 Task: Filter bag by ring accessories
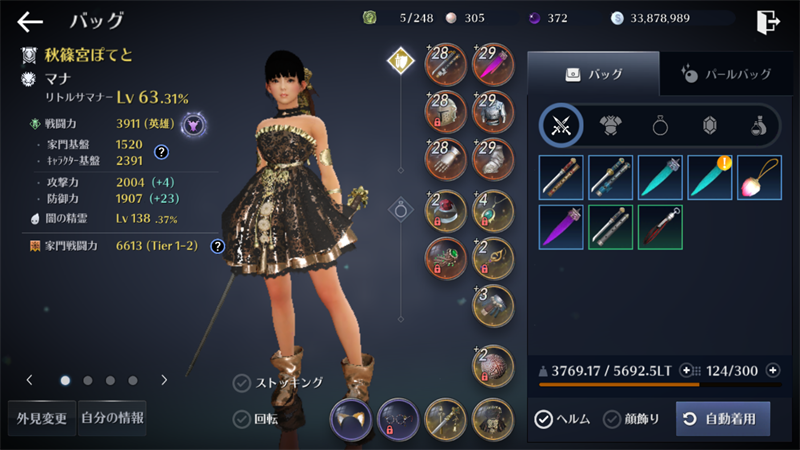tap(660, 125)
